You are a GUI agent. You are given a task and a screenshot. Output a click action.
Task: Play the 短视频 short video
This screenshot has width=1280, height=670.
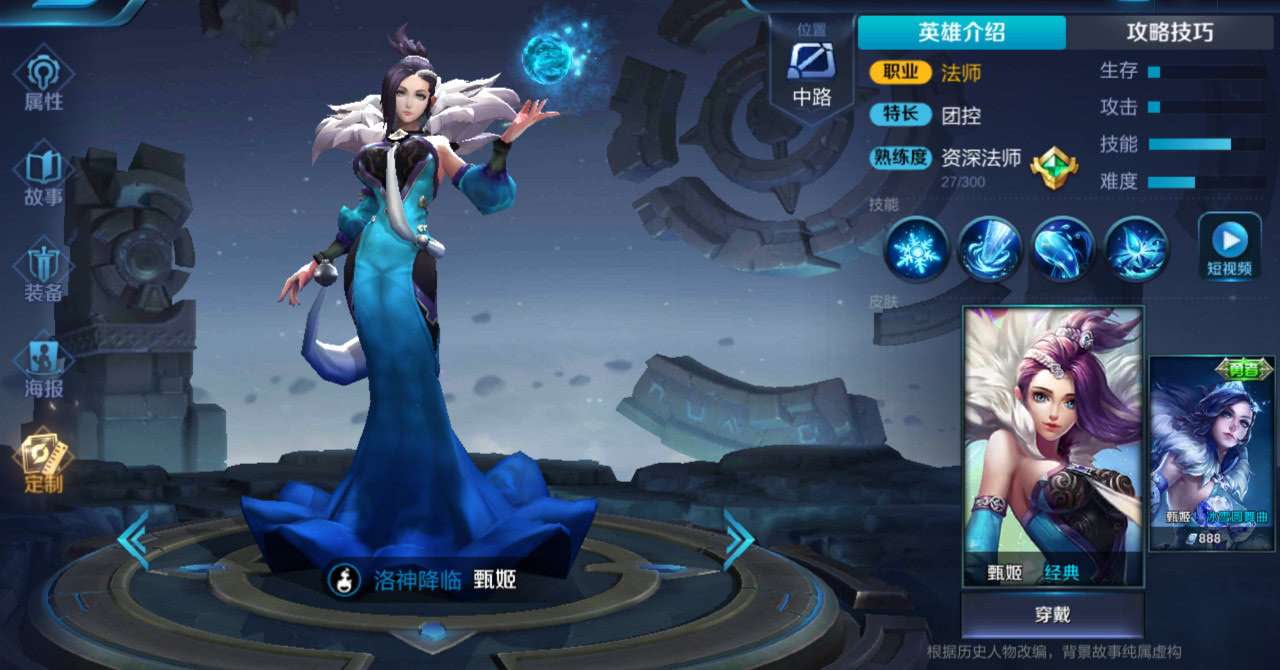[x=1229, y=246]
